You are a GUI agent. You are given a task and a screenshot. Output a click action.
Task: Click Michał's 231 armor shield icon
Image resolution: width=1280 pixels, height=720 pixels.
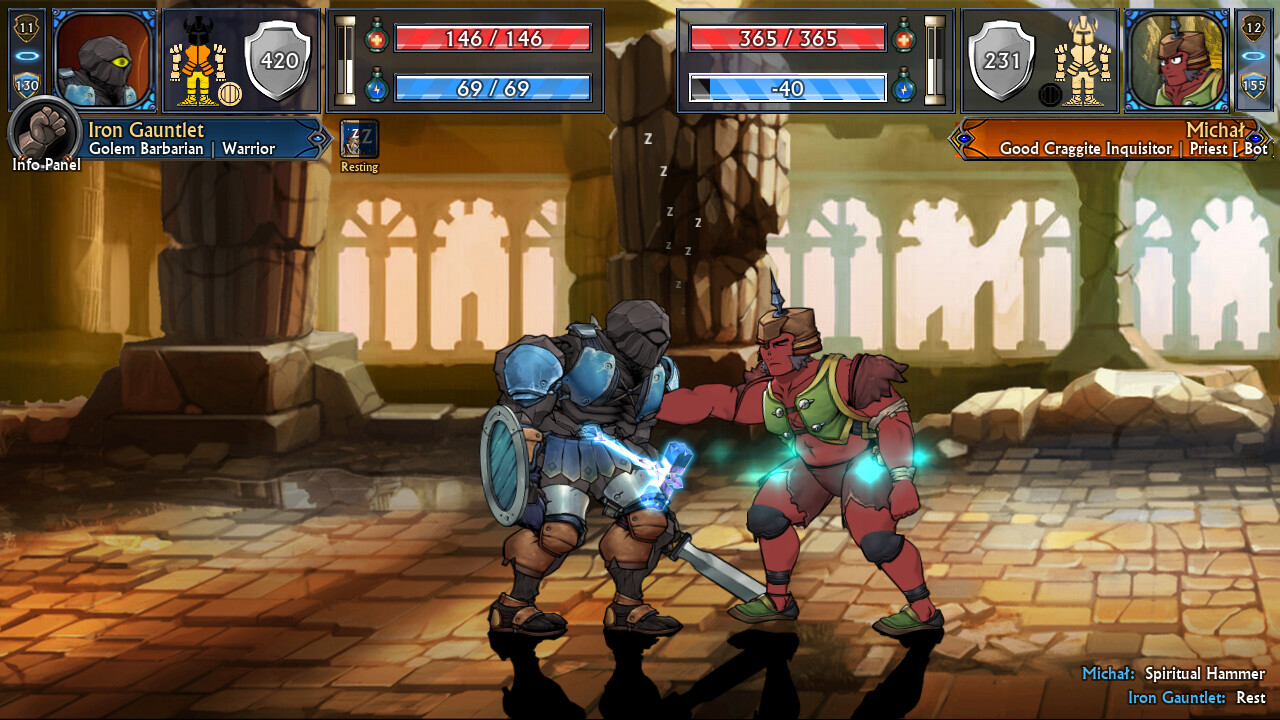pyautogui.click(x=1000, y=60)
